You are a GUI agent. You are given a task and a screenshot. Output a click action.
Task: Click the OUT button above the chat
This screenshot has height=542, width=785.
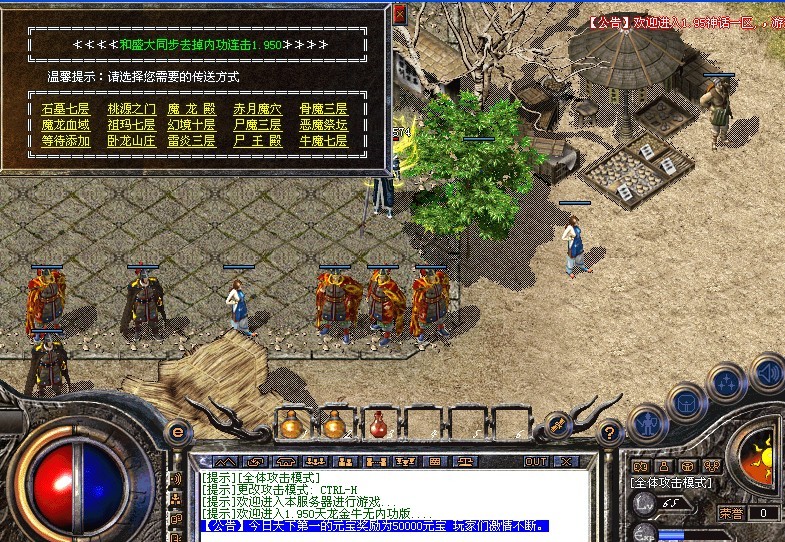coord(537,462)
